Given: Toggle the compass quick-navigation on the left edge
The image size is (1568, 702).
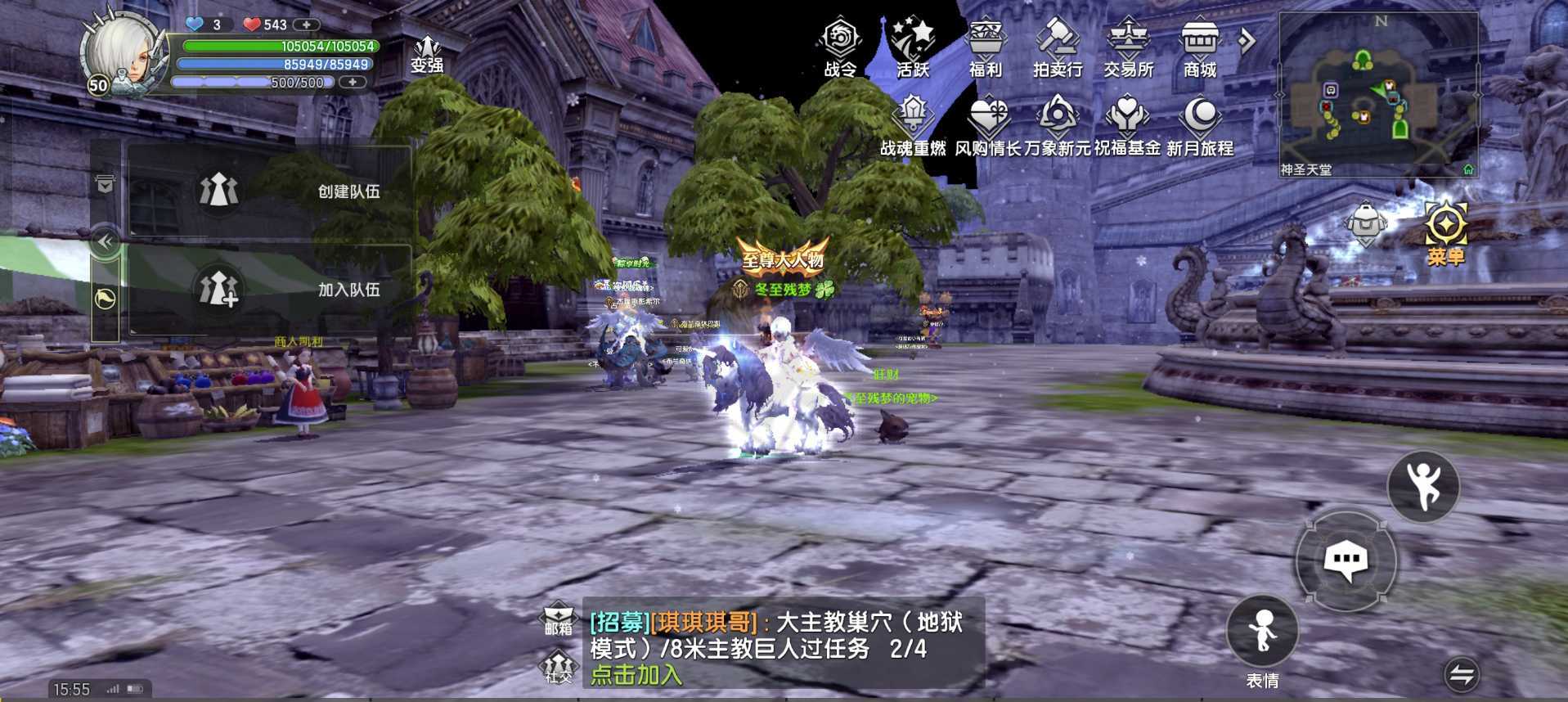Looking at the screenshot, I should (104, 299).
